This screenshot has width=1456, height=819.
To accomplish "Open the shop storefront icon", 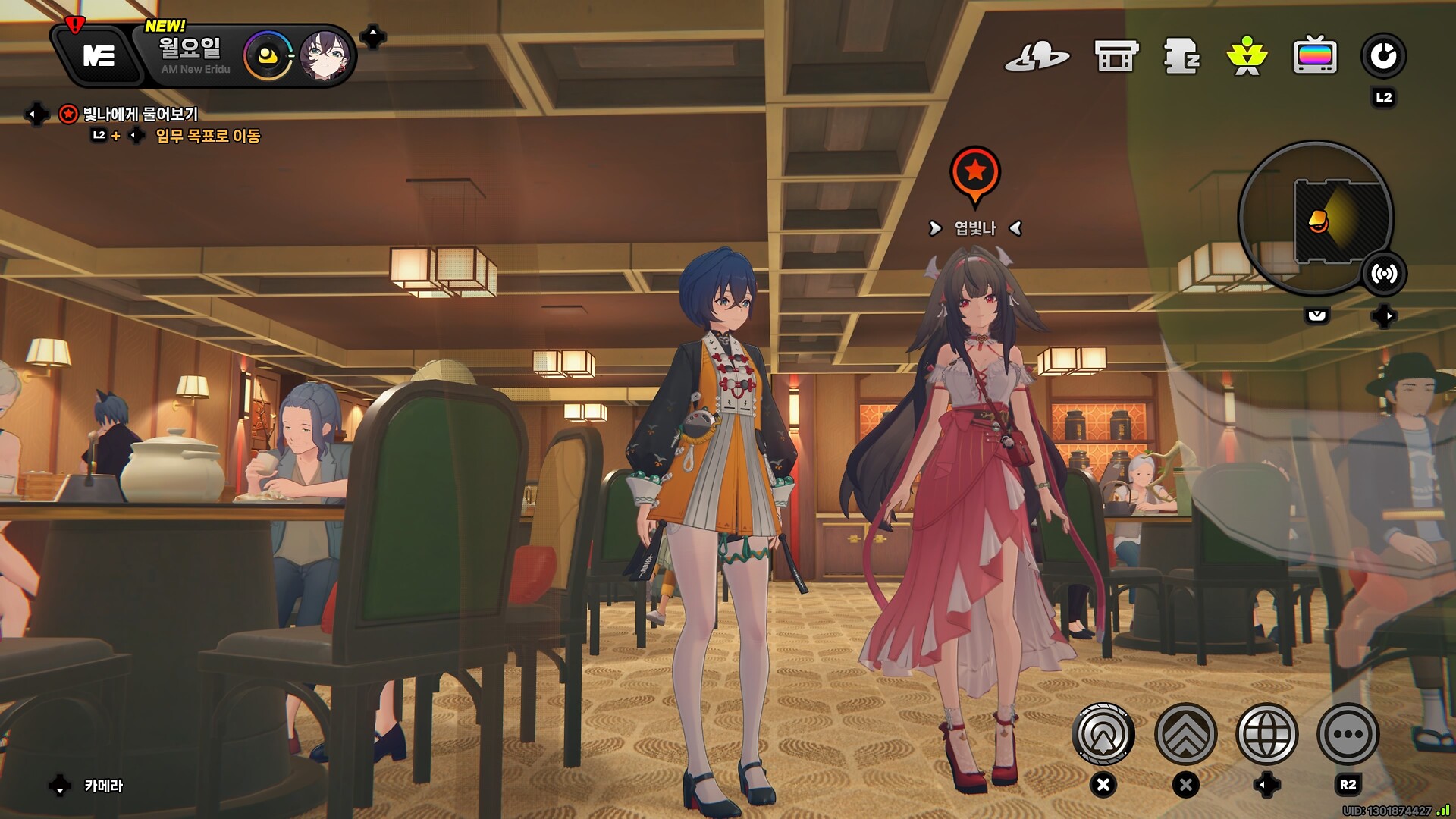I will click(1116, 56).
